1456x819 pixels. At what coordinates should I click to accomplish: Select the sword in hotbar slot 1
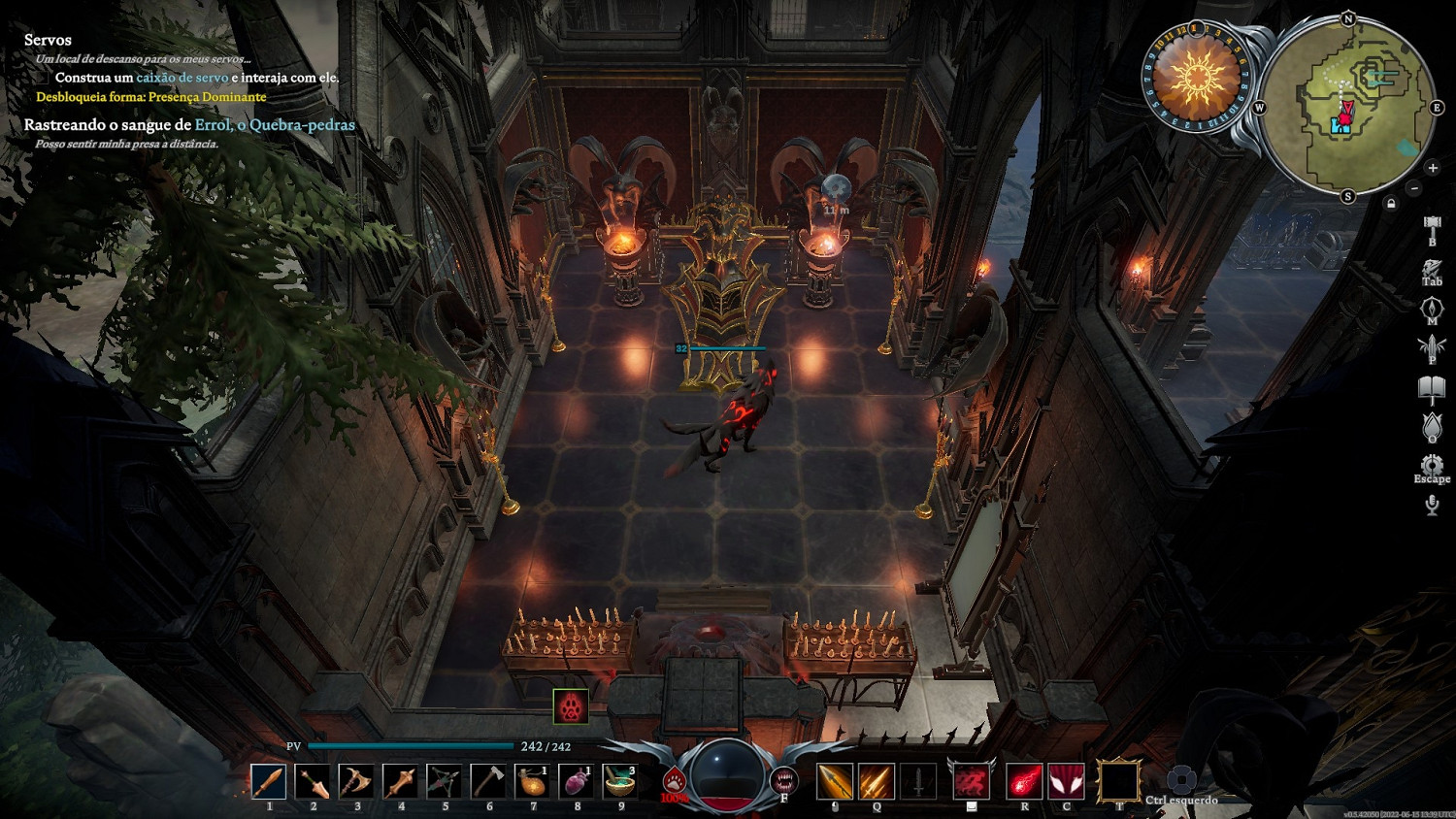pos(268,781)
